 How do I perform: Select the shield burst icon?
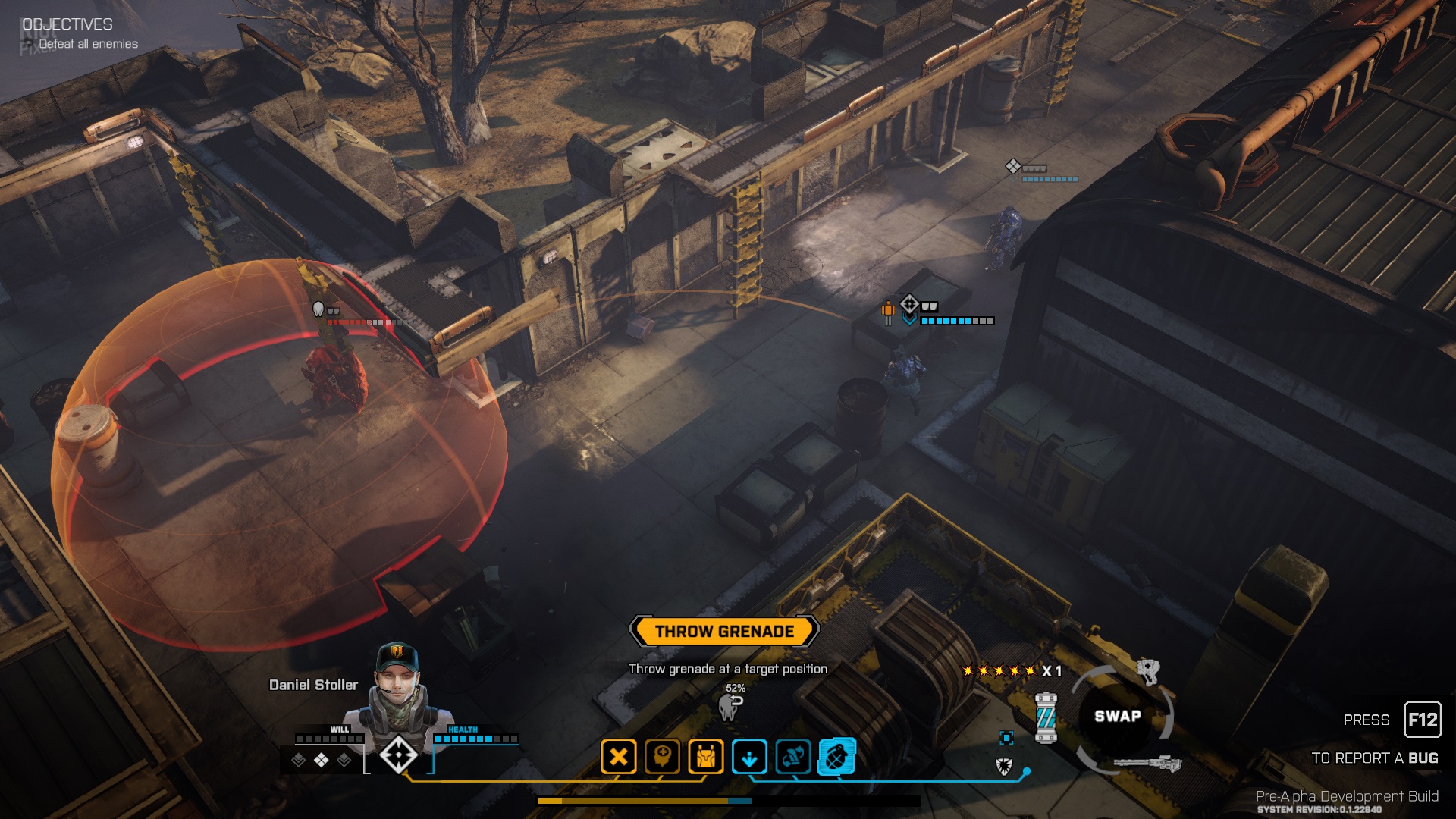pyautogui.click(x=1004, y=766)
